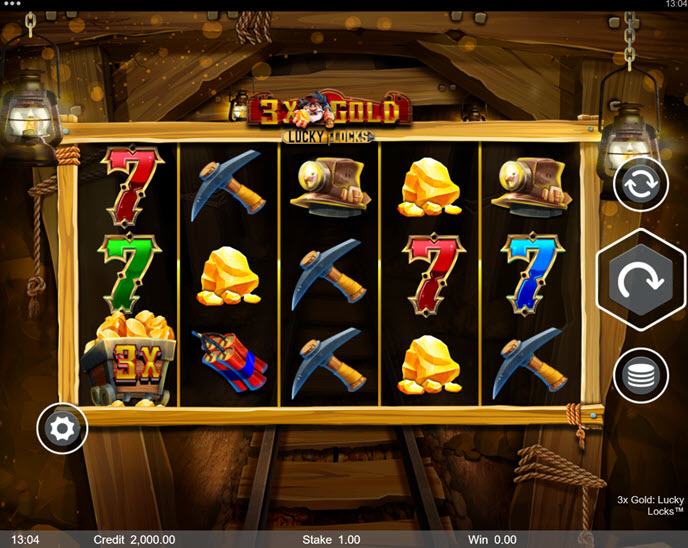The height and width of the screenshot is (548, 688).
Task: Click the three-dot menu in top bar
Action: 12,5
